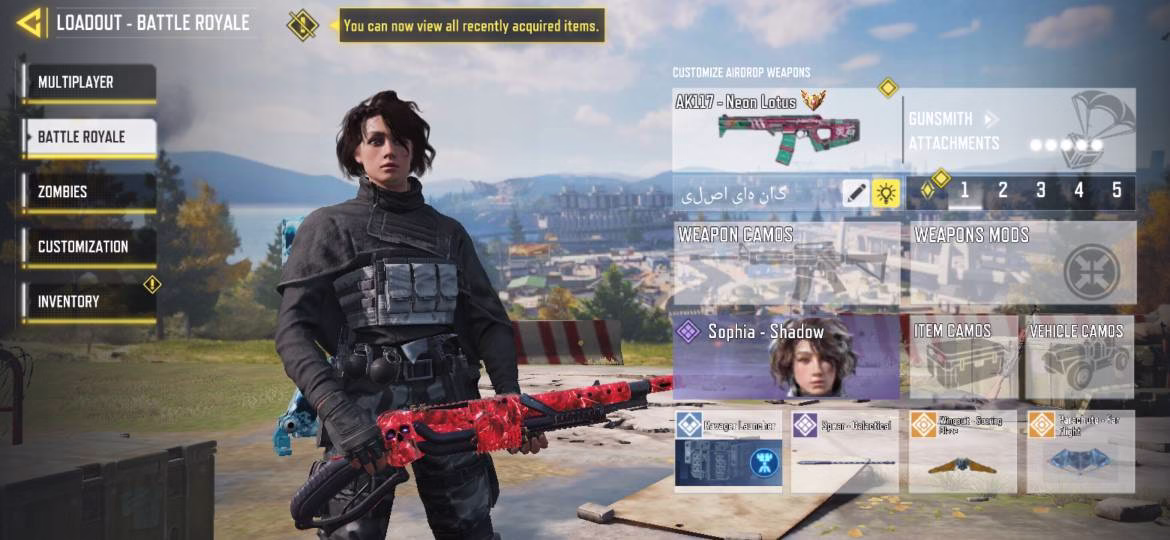1170x540 pixels.
Task: Open the Multiplayer loadout tab
Action: [88, 83]
